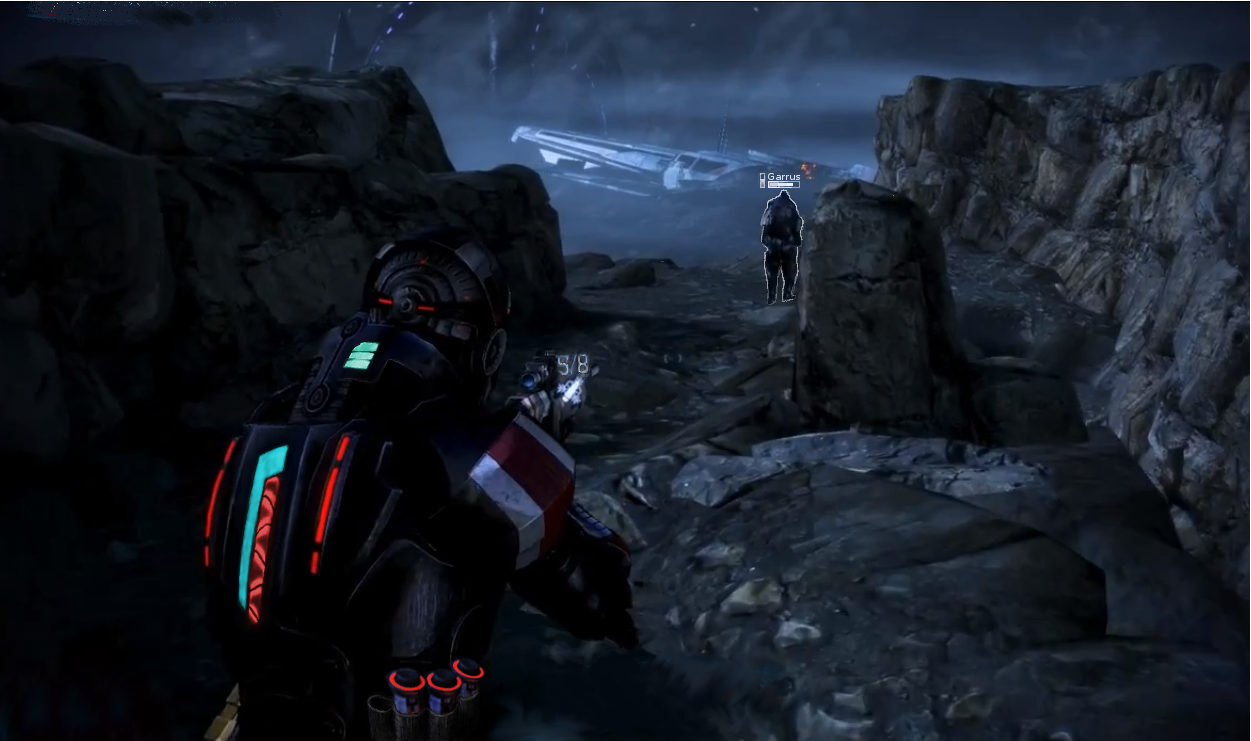The image size is (1251, 741).
Task: Select the Garrus squadmate name tag
Action: 781,177
